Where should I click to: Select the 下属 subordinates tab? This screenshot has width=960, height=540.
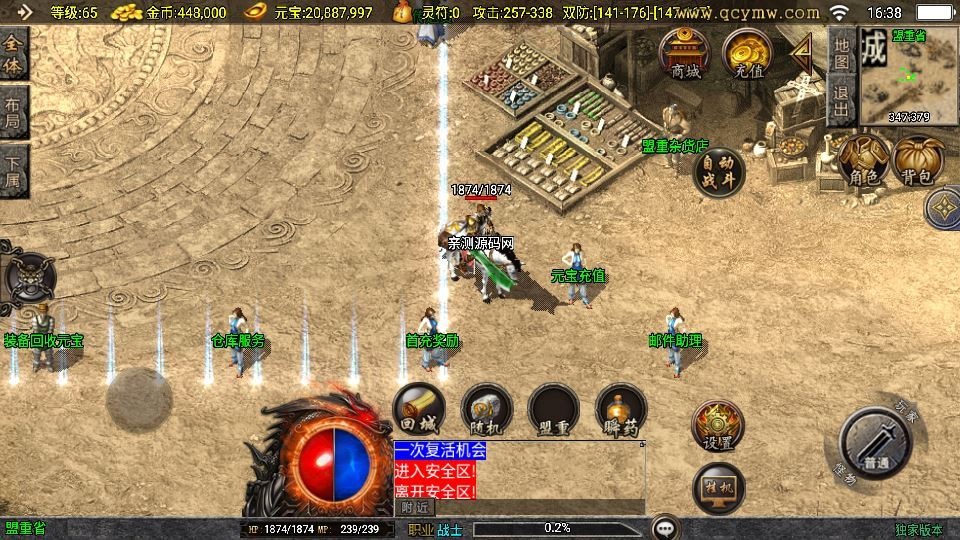(x=14, y=171)
